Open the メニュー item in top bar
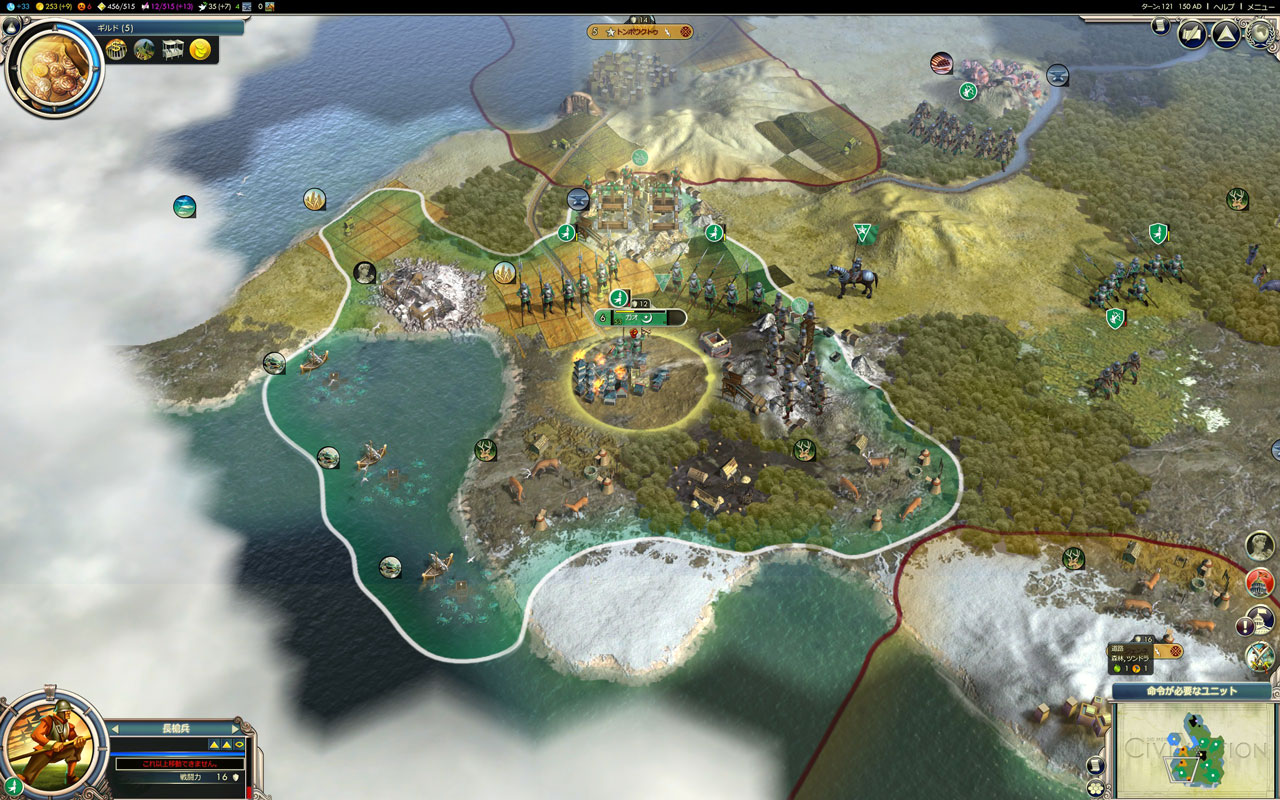Viewport: 1280px width, 800px height. coord(1261,6)
